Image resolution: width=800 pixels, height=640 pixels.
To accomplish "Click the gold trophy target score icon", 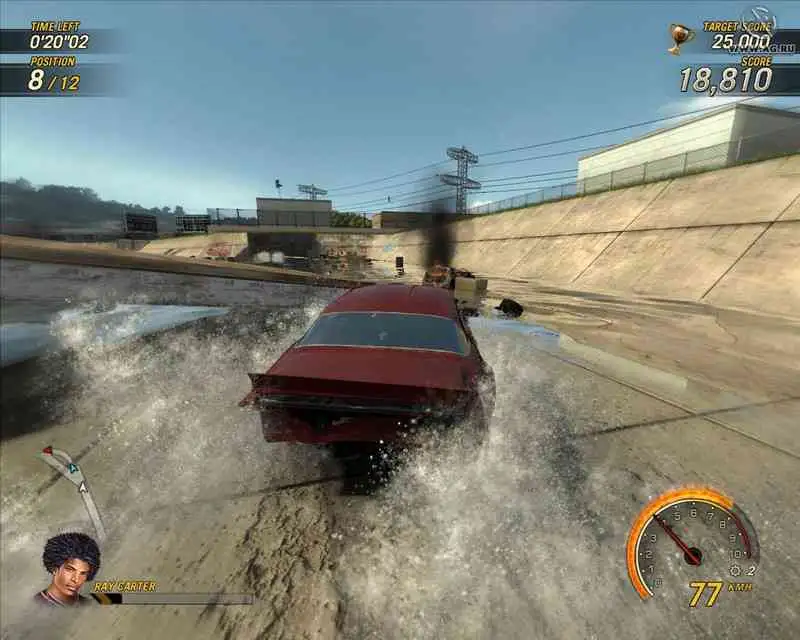I will click(680, 38).
